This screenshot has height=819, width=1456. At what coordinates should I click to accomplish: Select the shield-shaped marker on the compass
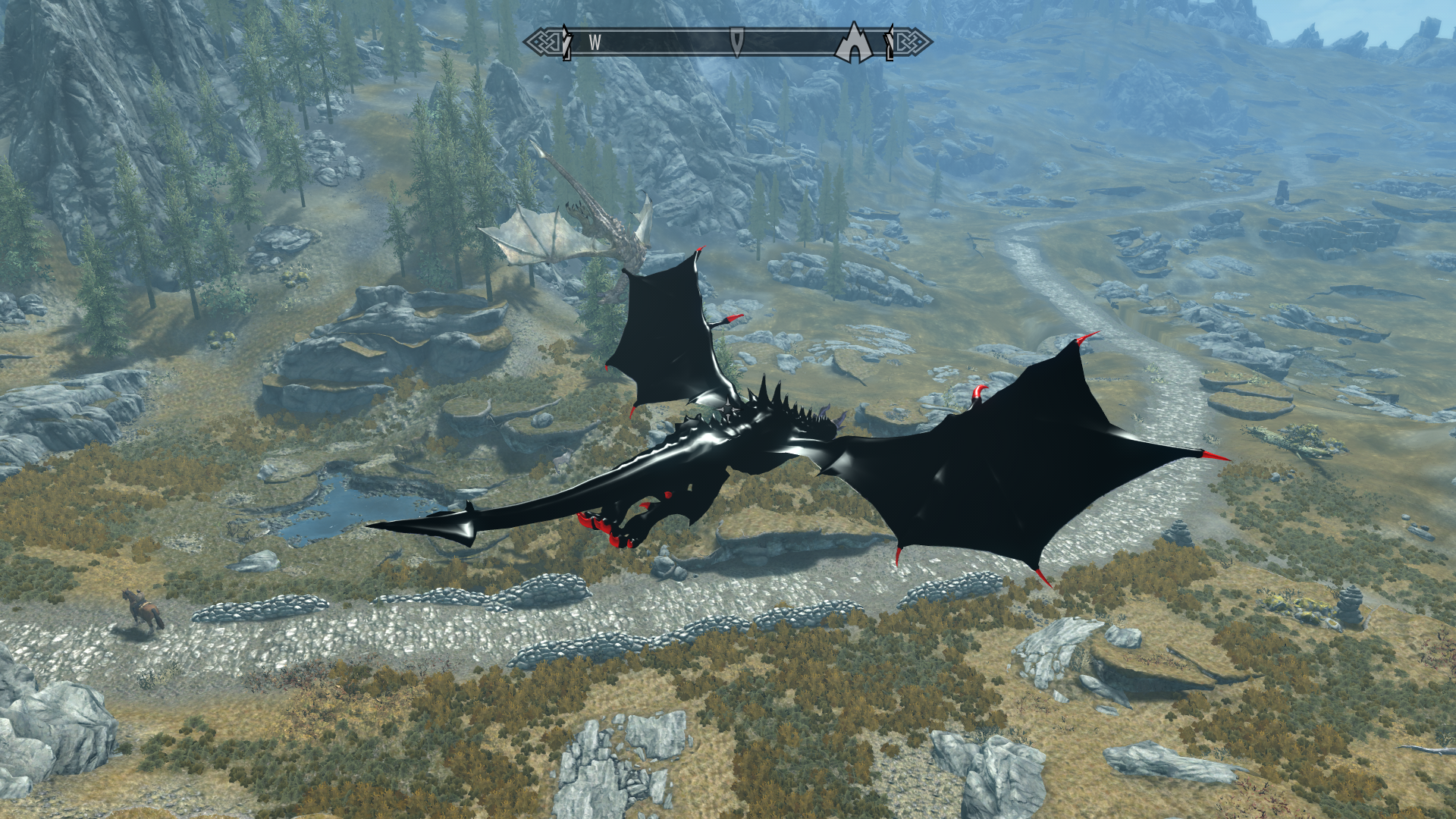[x=736, y=41]
